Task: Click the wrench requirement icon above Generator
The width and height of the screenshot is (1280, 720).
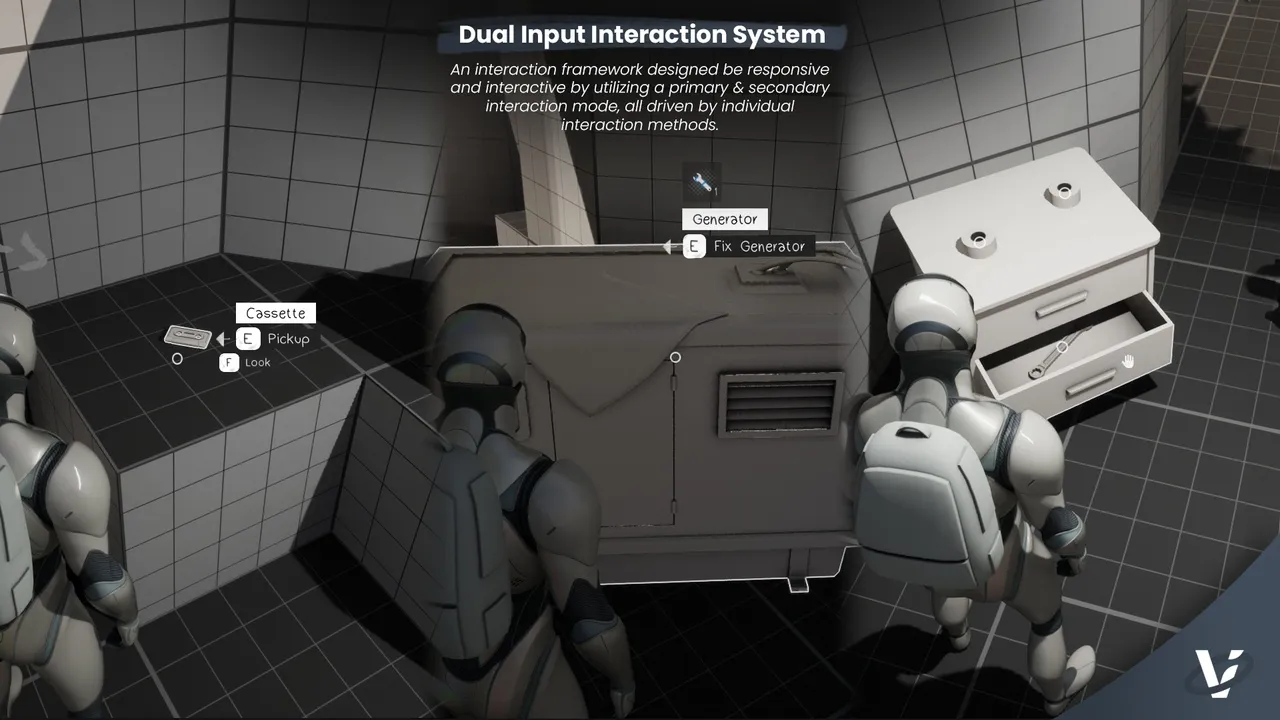Action: [702, 182]
